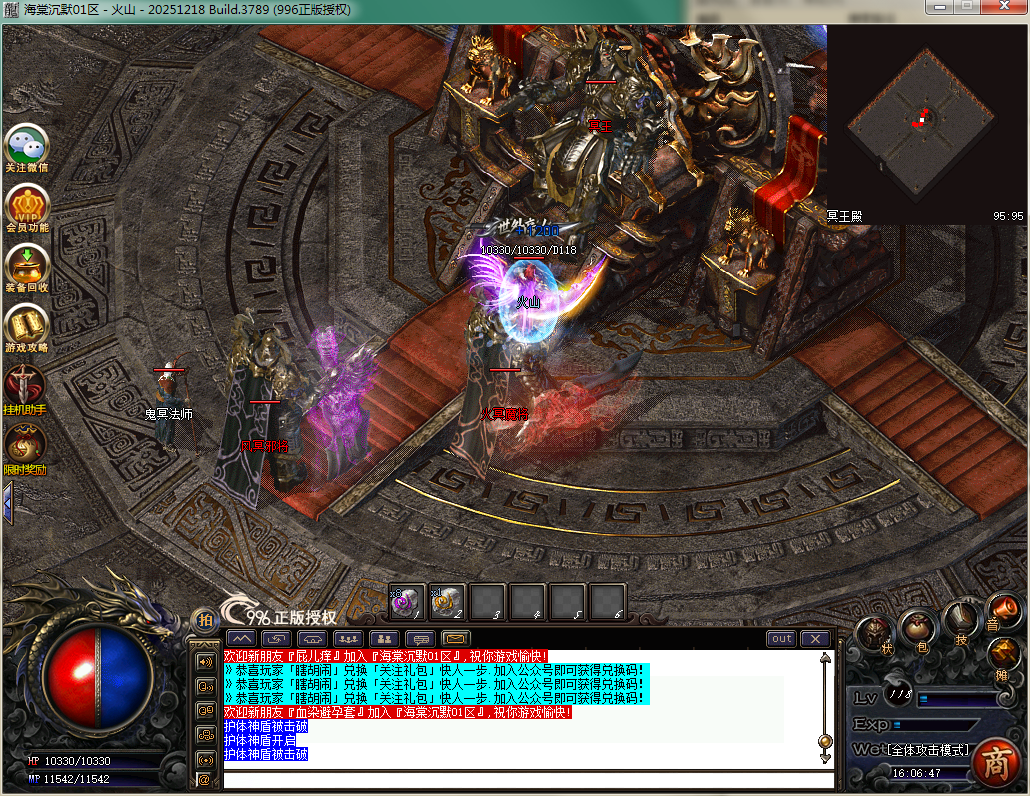Open the 状 character status panel

pos(876,633)
